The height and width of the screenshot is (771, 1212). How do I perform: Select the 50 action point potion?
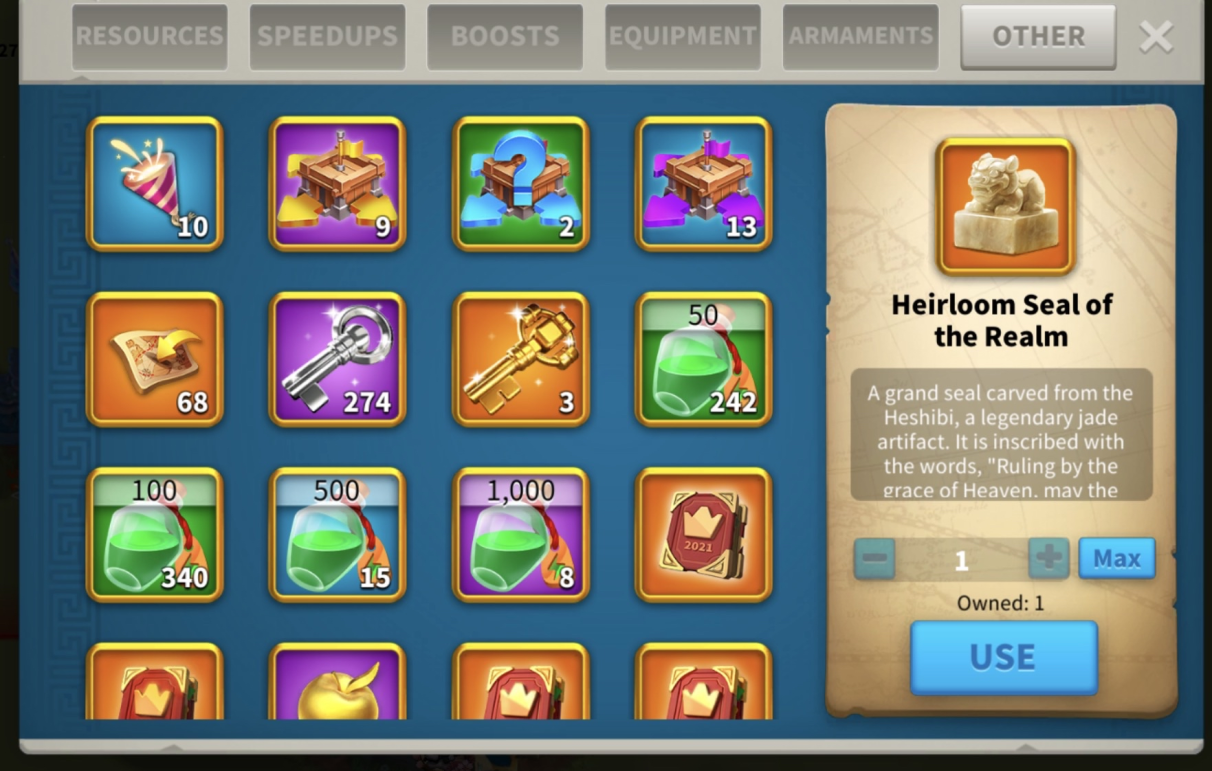704,359
